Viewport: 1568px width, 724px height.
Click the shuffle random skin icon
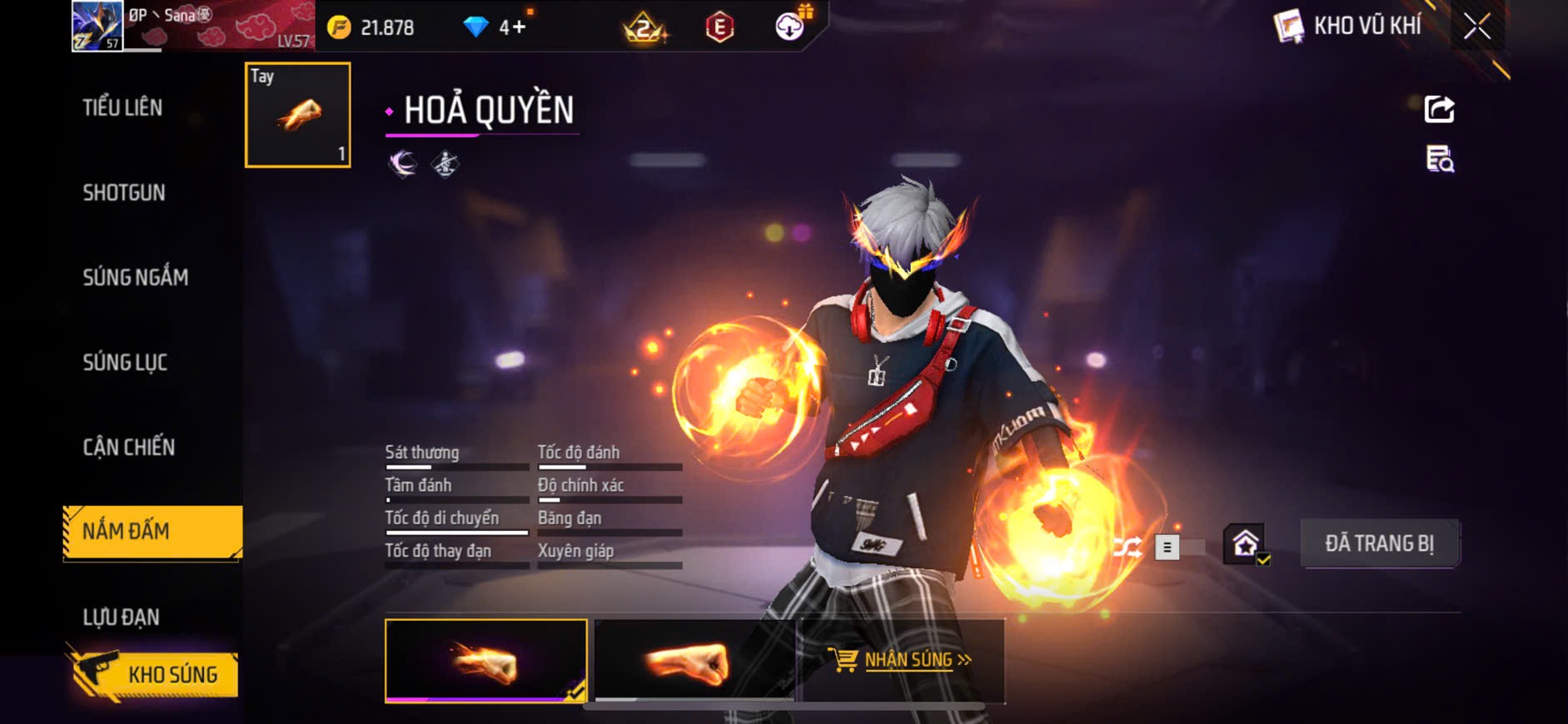[1128, 548]
